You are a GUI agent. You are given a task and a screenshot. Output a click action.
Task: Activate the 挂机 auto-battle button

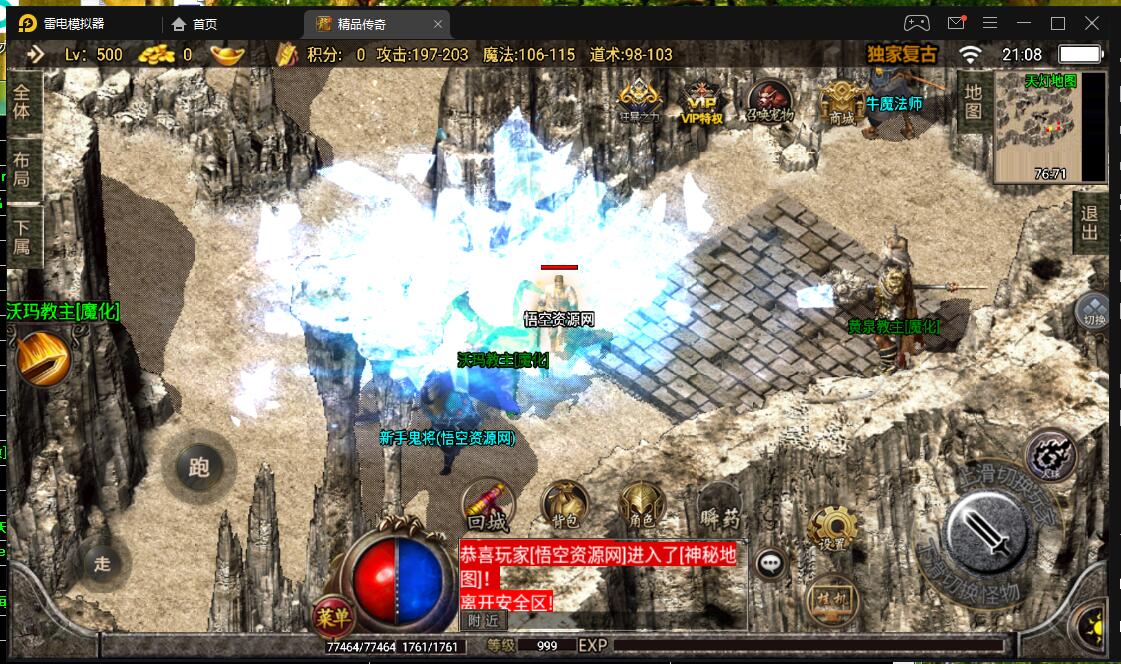[829, 597]
